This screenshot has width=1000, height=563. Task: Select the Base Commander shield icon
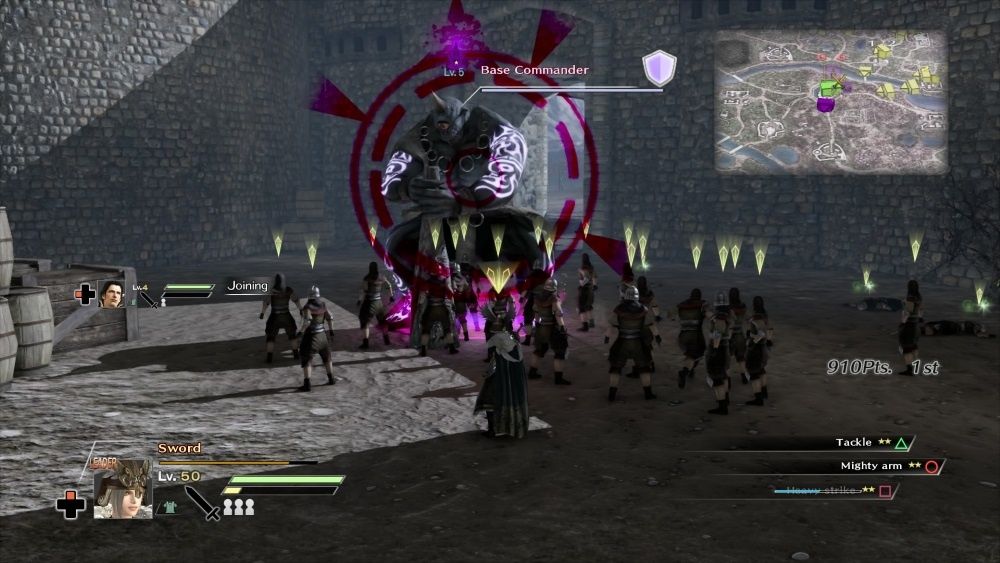659,68
